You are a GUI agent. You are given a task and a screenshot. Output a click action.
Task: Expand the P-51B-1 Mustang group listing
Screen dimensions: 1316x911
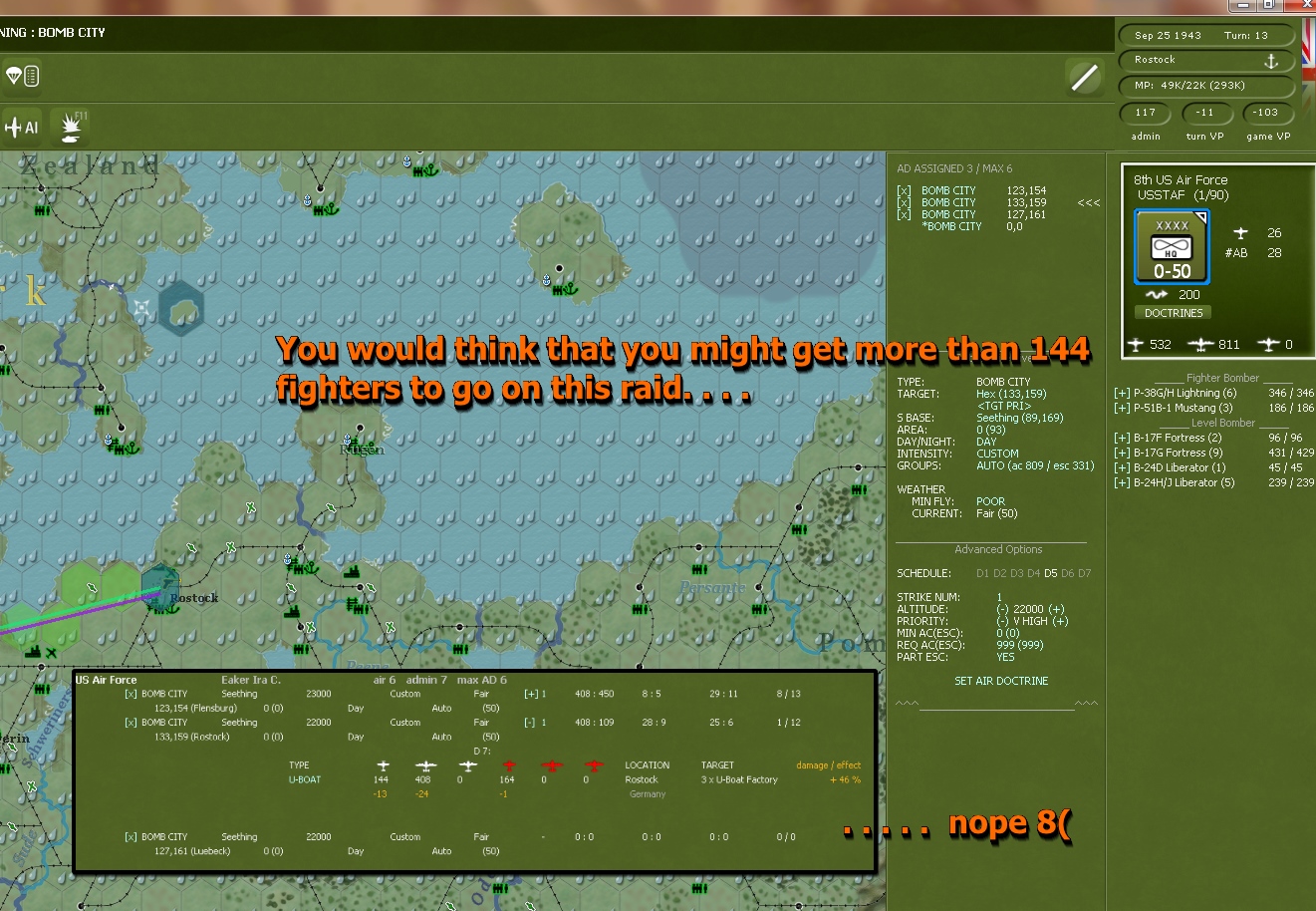pos(1123,408)
